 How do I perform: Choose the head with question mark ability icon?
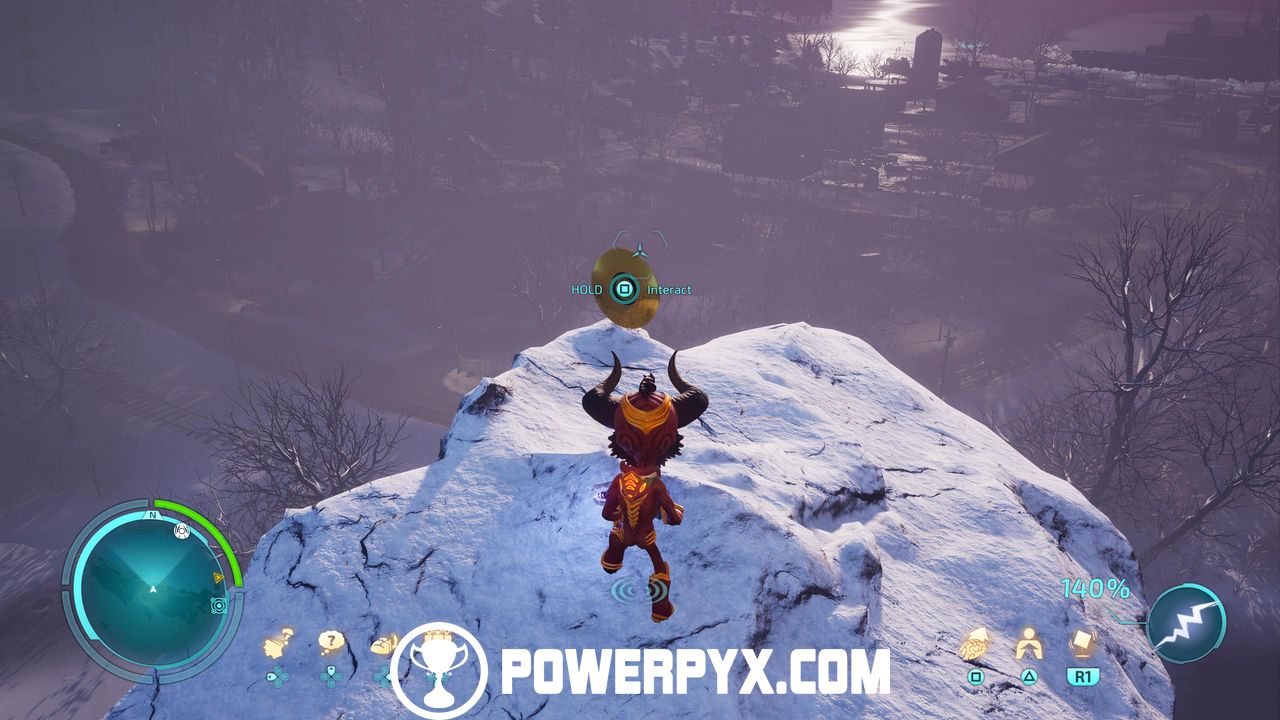(278, 643)
